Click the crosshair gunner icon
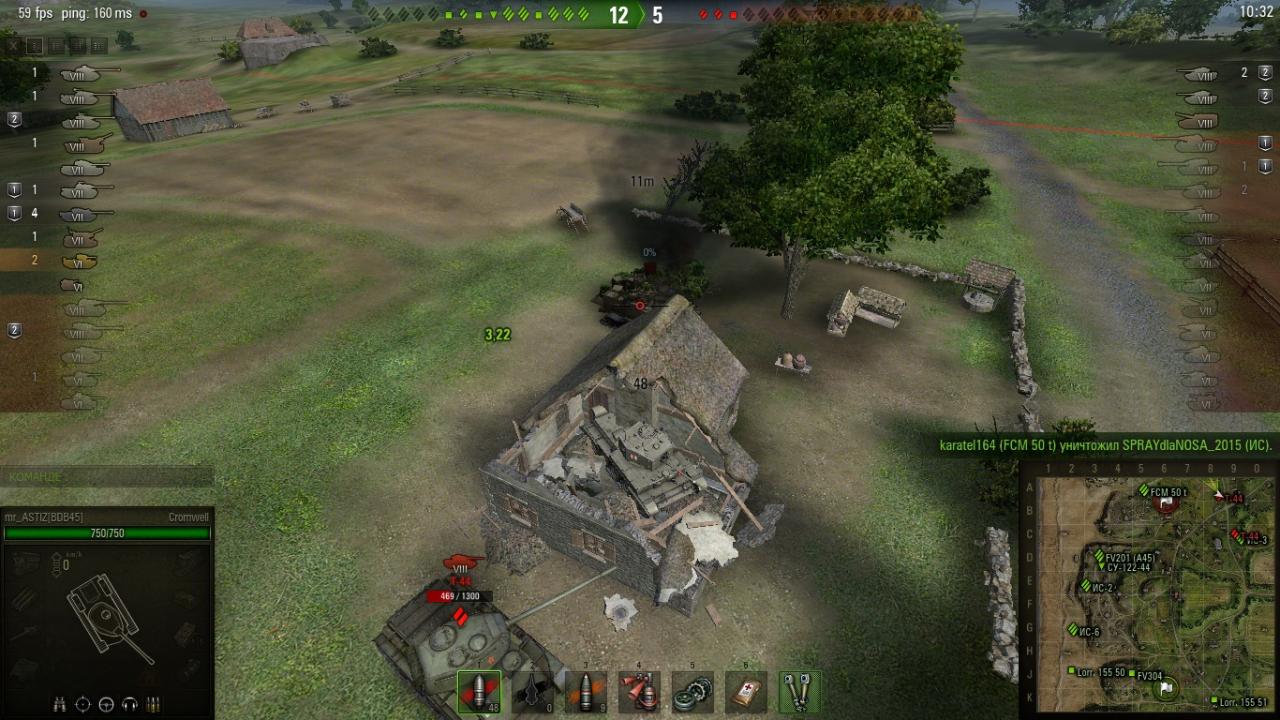 tap(83, 704)
